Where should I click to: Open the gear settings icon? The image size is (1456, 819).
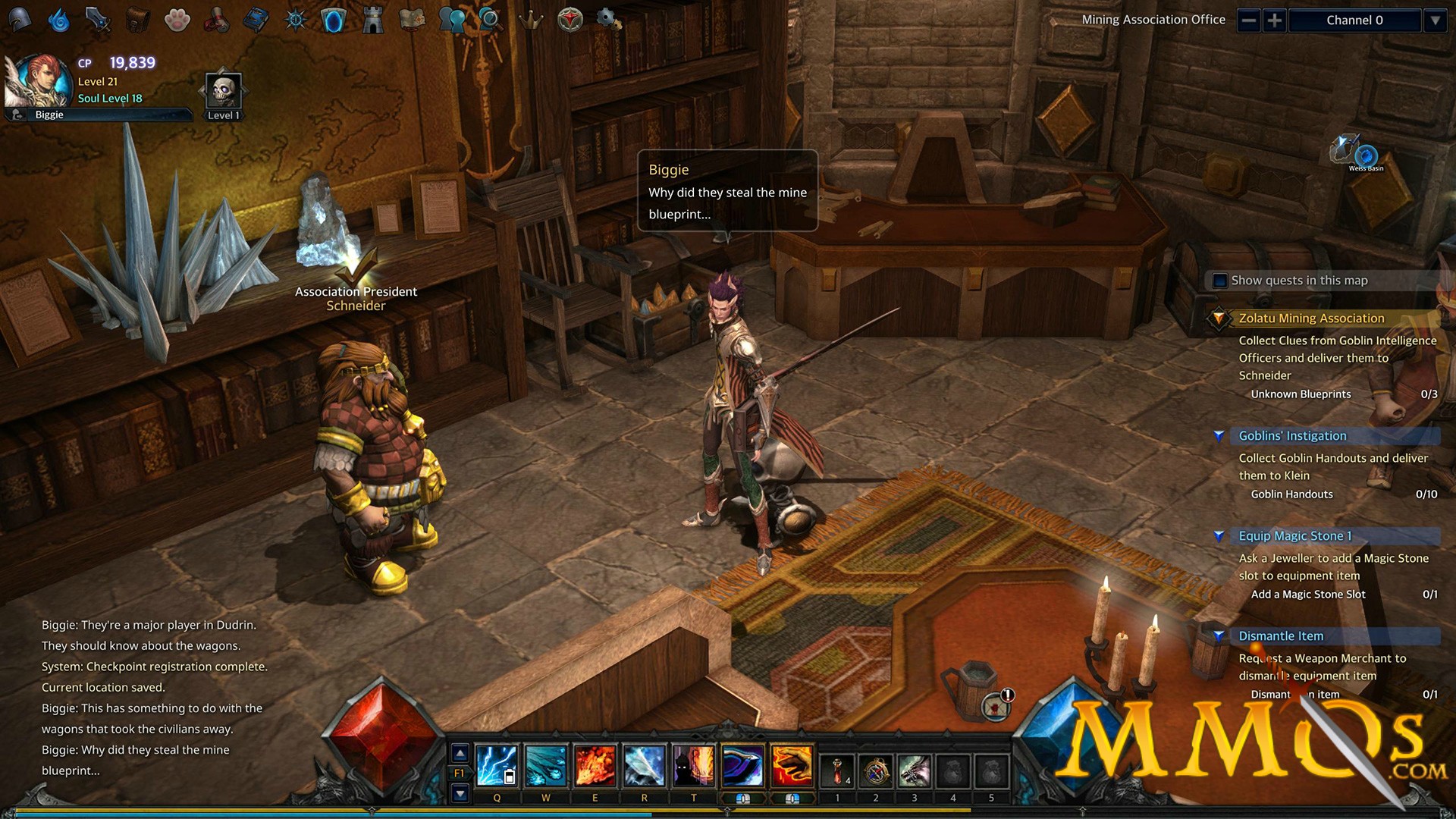click(x=608, y=18)
